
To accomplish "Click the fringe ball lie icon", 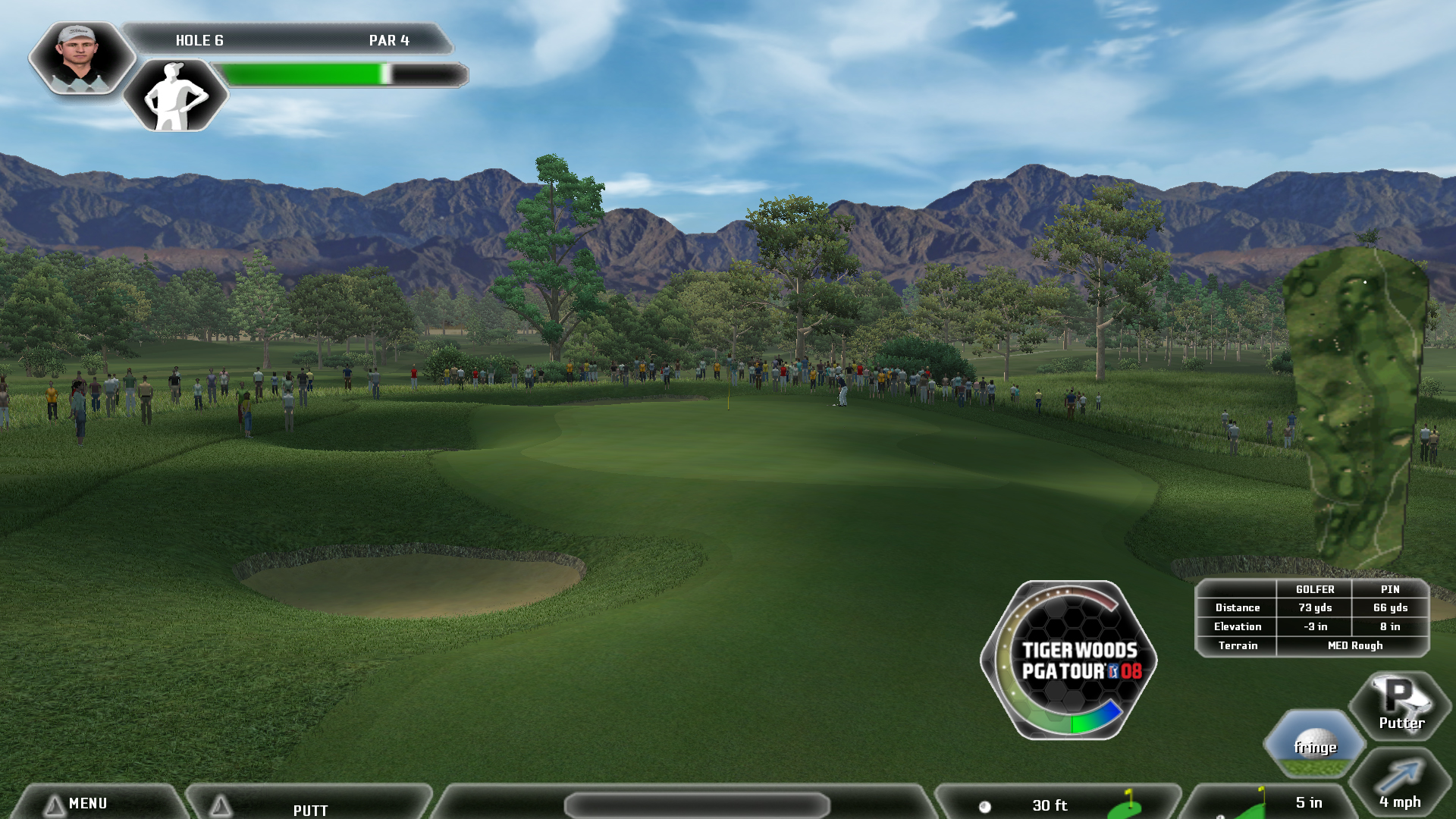I will tap(1314, 744).
